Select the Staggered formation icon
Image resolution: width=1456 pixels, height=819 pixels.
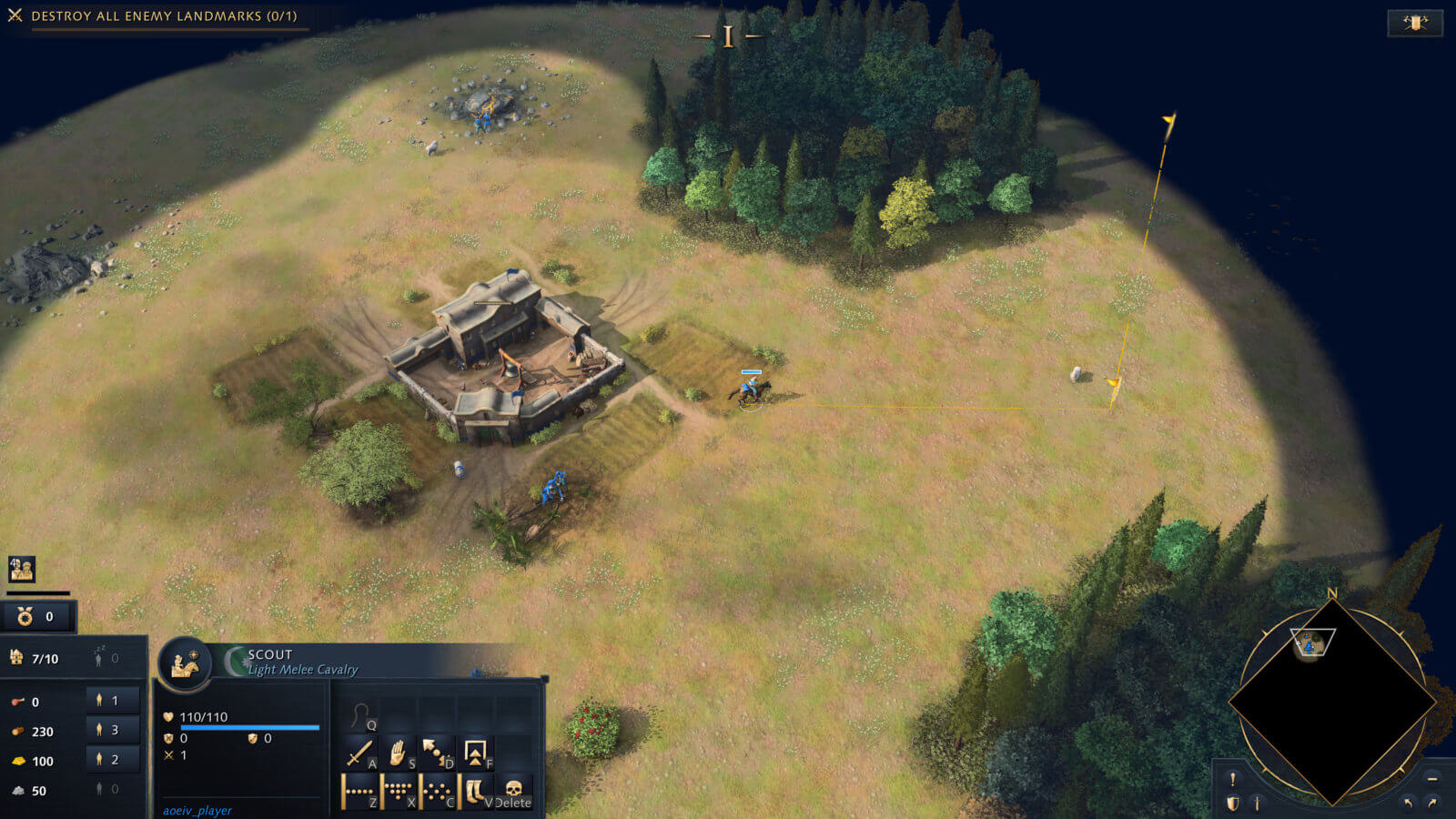coord(399,790)
